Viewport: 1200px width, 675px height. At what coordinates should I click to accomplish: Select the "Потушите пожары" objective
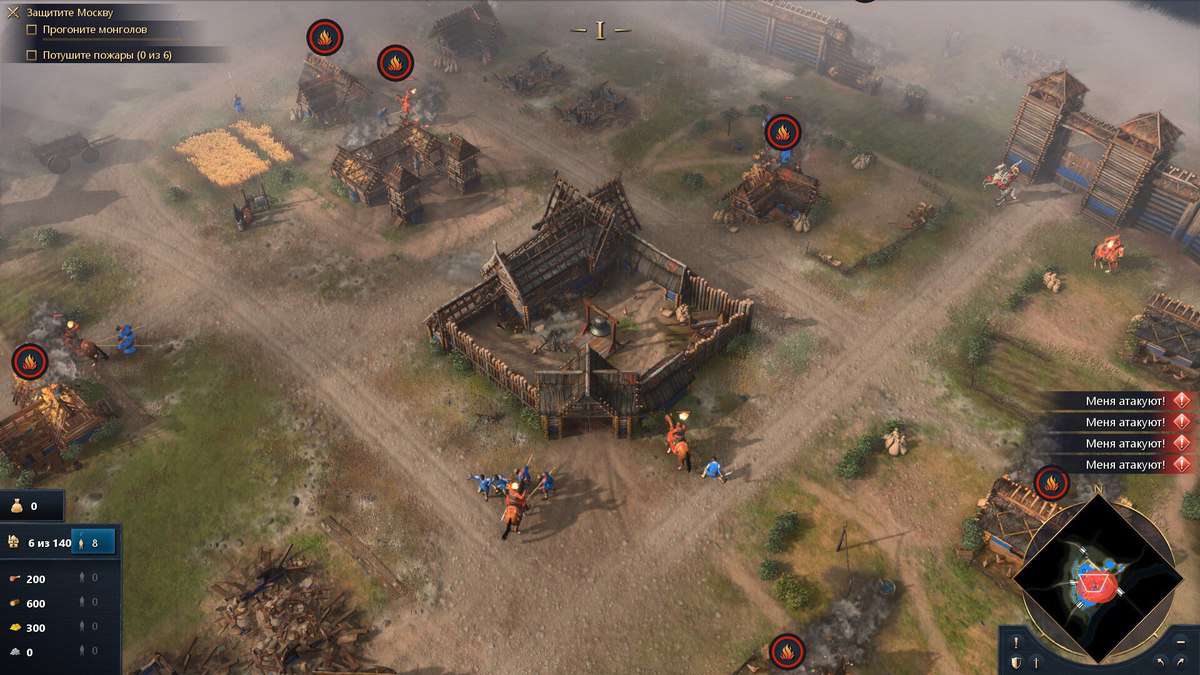tap(106, 55)
